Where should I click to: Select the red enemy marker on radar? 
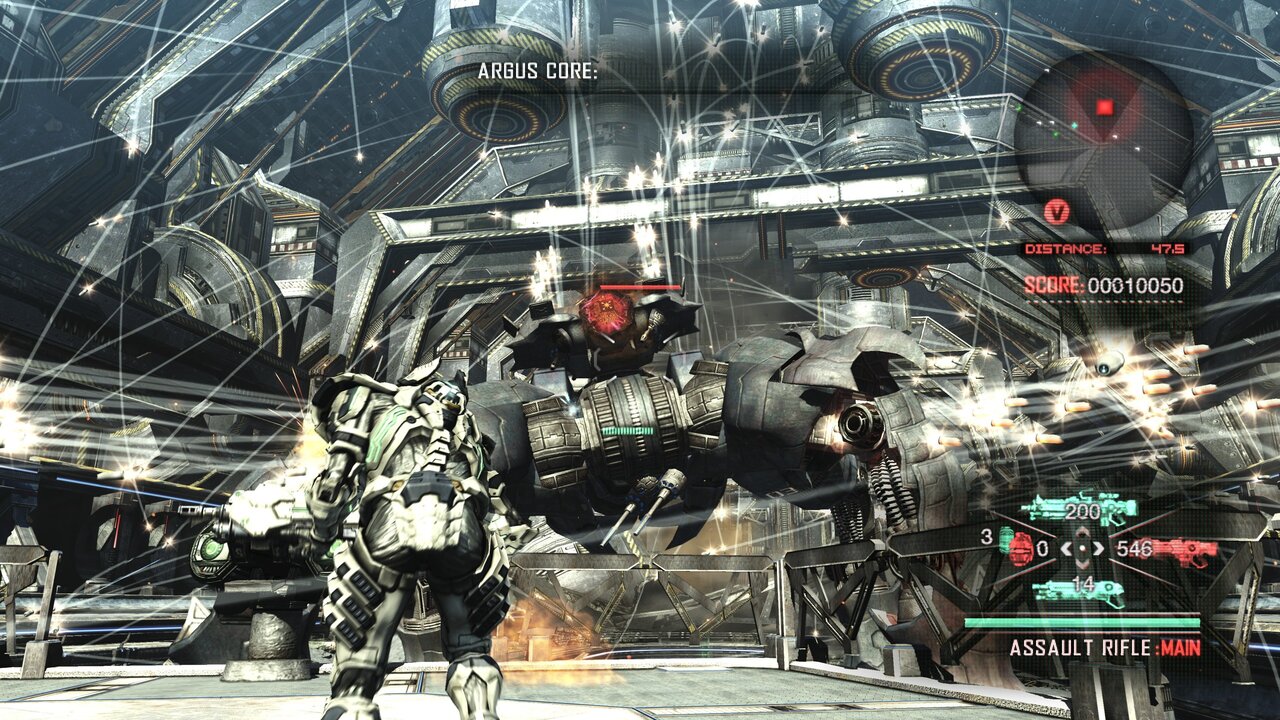click(x=1104, y=106)
